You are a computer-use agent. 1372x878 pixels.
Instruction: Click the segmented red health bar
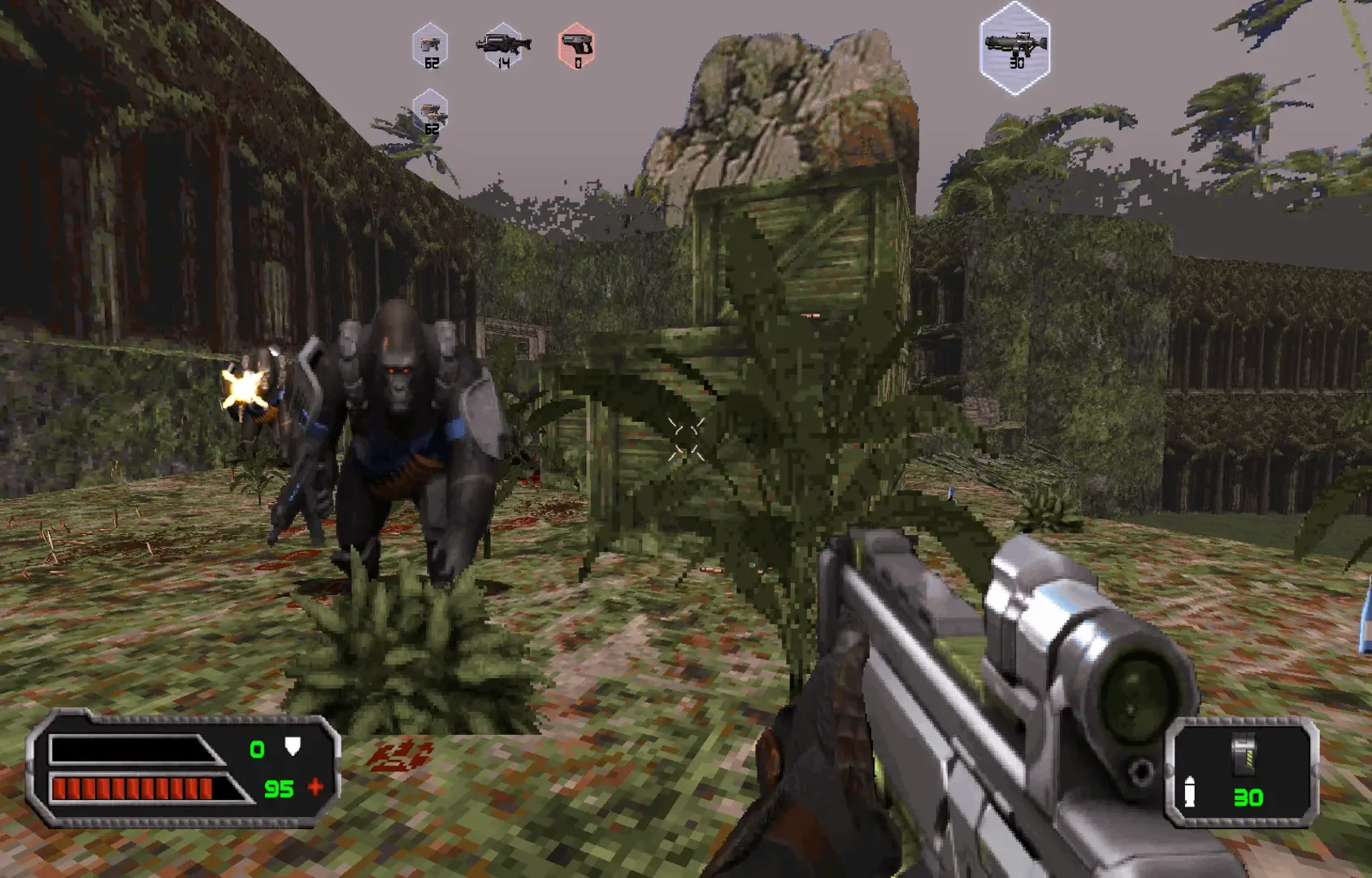coord(132,787)
